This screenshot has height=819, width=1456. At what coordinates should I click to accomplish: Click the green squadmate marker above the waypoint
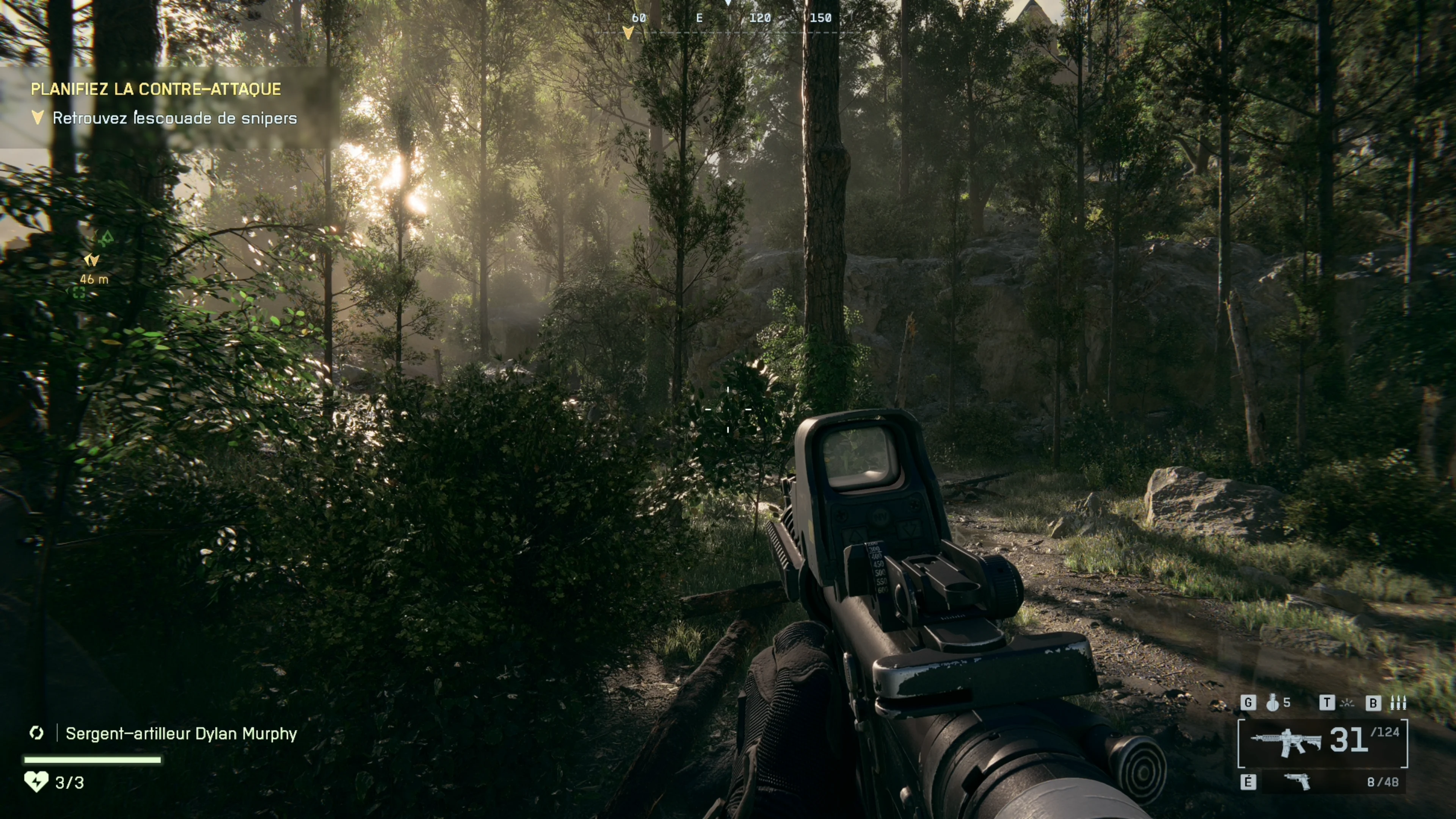click(106, 238)
